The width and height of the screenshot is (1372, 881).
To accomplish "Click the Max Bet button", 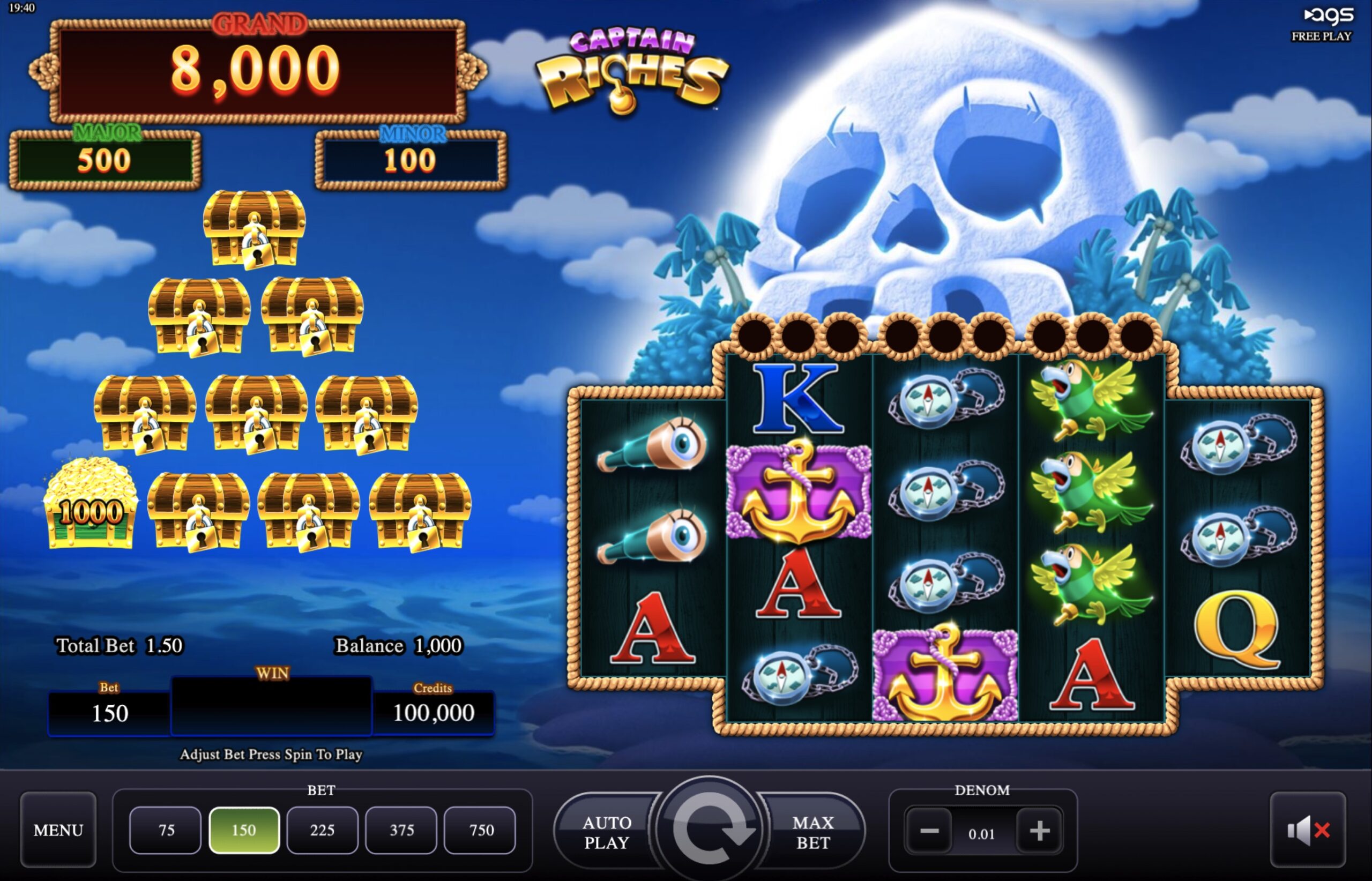I will coord(813,832).
